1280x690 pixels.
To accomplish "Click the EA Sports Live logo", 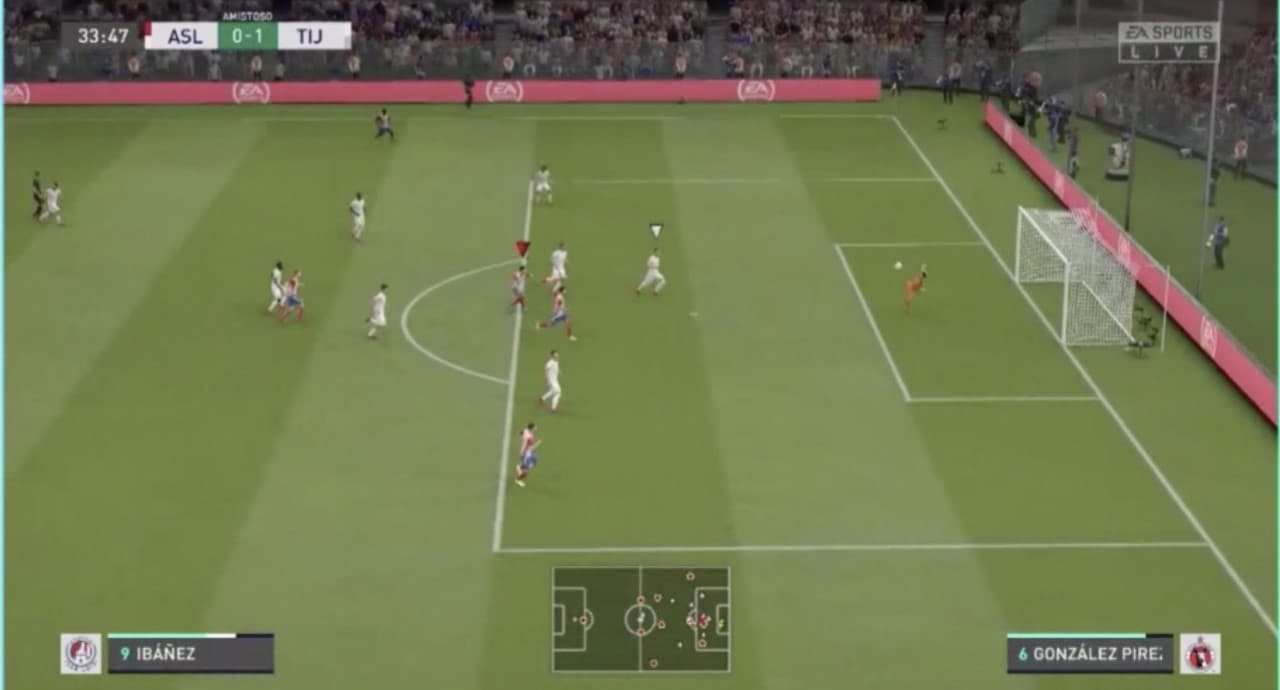I will point(1168,42).
